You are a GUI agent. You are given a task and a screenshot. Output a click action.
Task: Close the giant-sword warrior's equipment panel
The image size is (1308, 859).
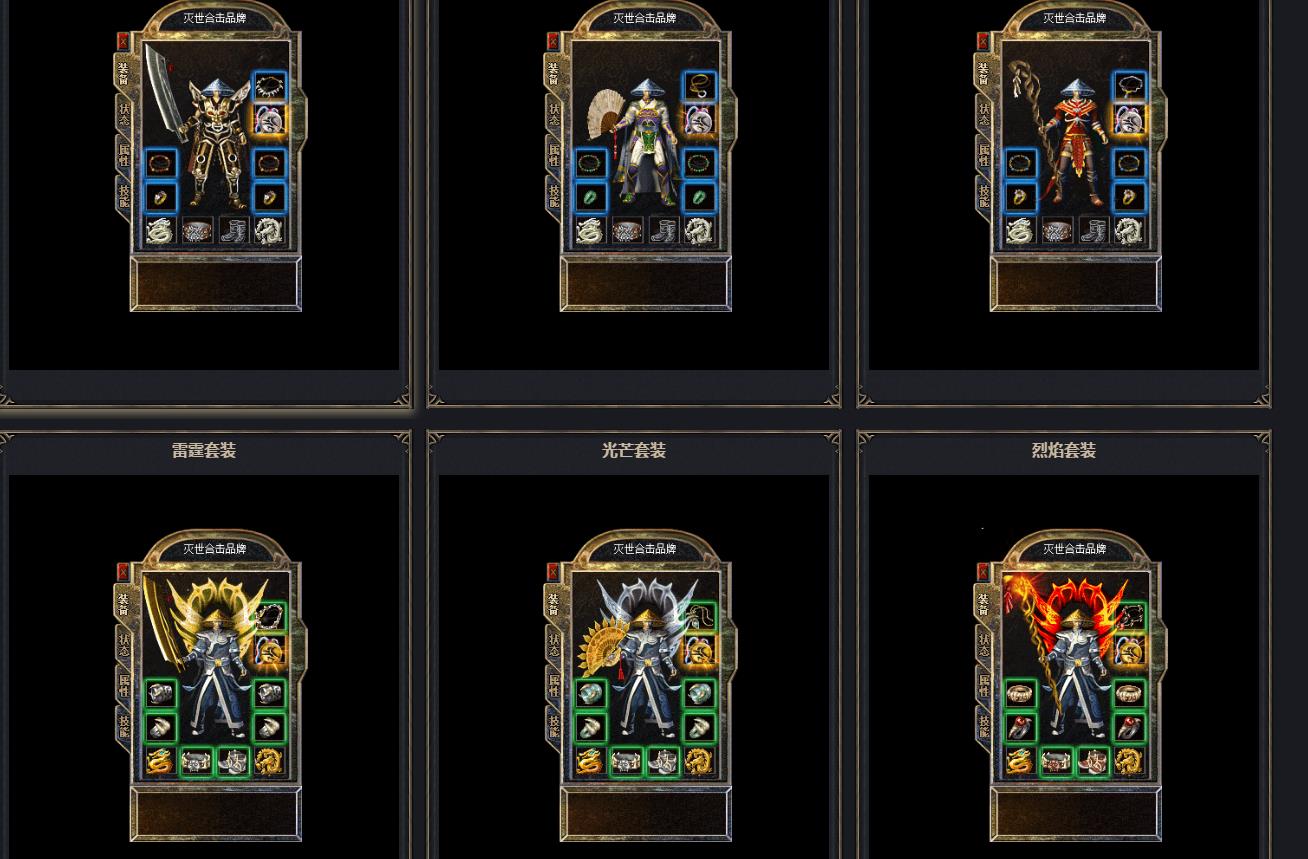click(123, 41)
